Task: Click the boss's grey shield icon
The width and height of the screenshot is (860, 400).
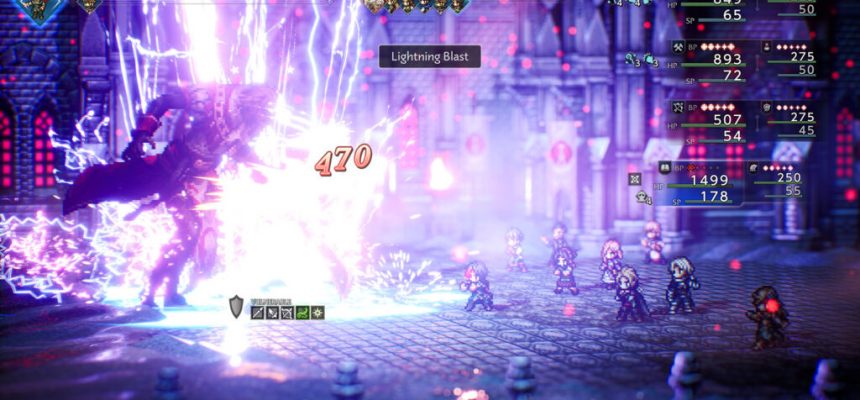Action: 236,307
